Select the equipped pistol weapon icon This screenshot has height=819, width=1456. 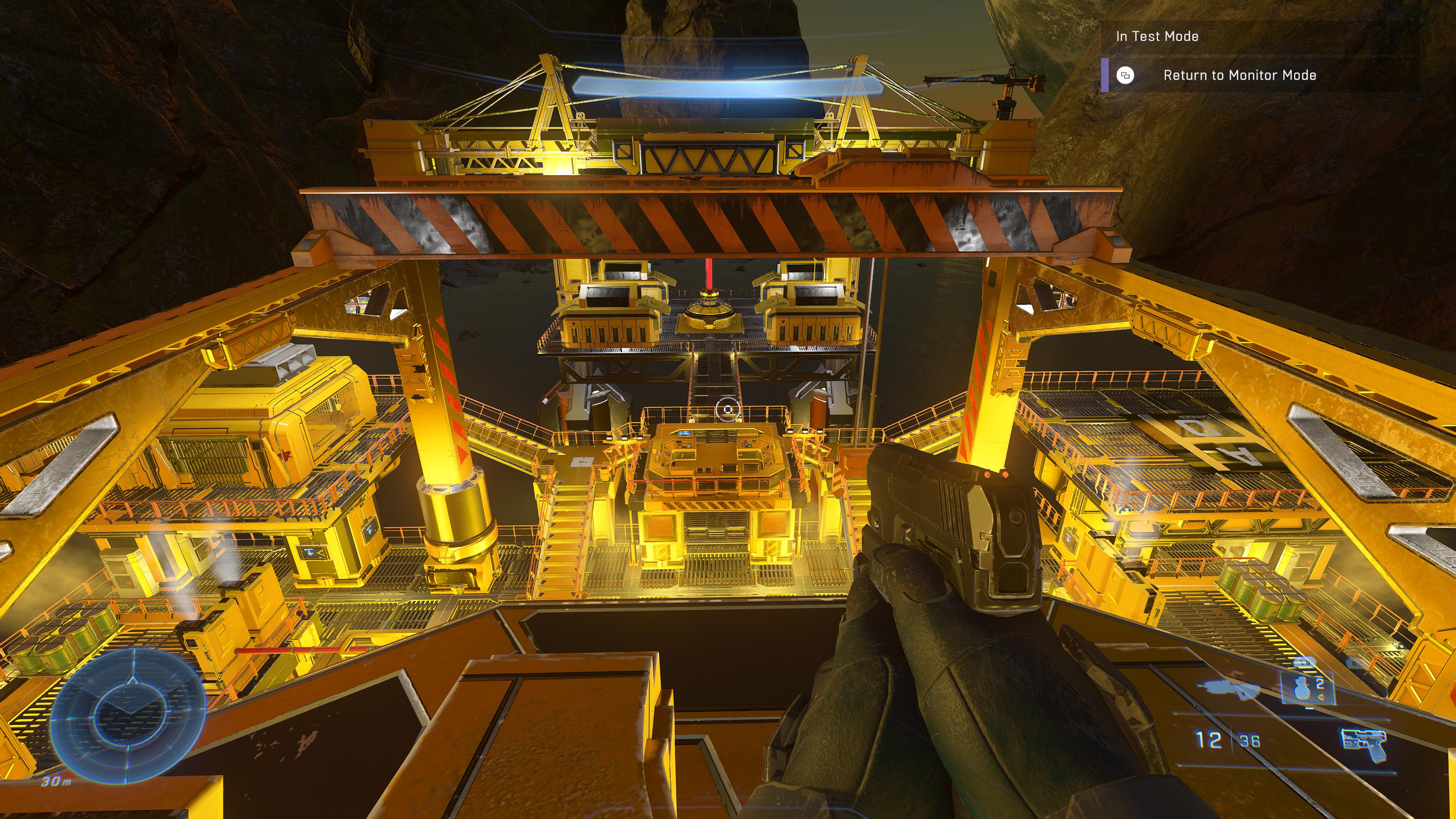(x=1363, y=744)
